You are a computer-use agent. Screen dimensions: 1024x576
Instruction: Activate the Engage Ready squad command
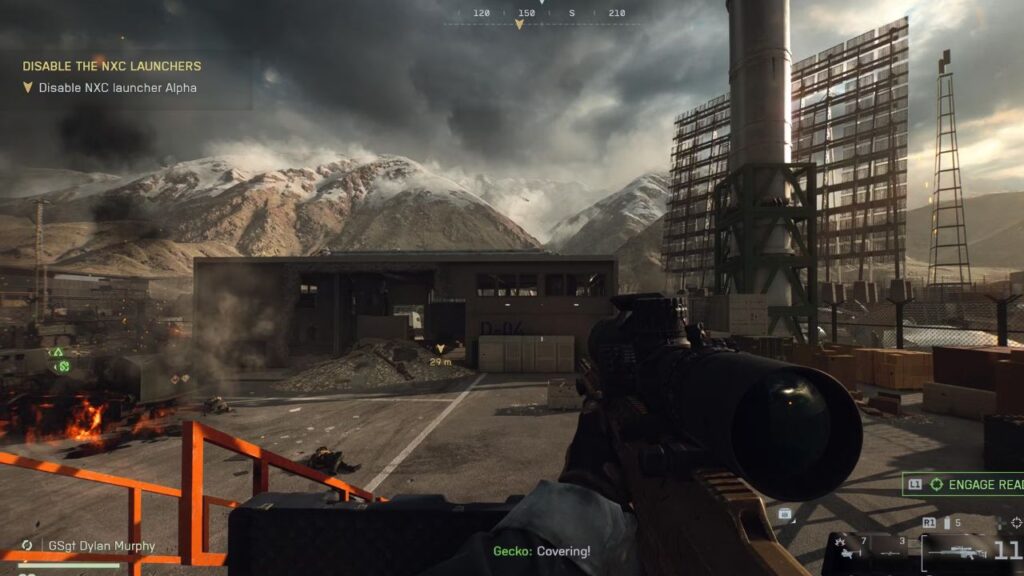(963, 485)
